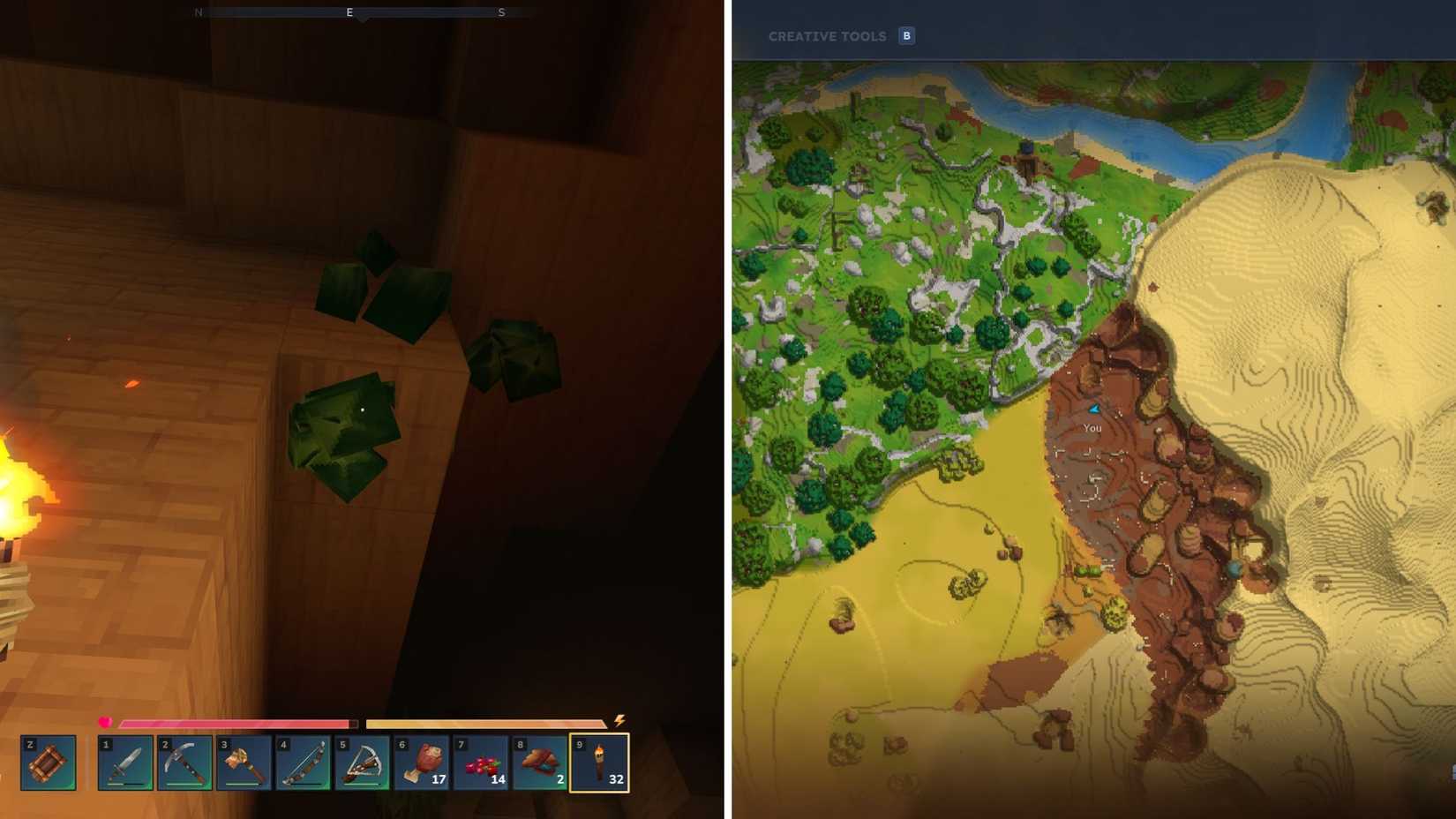Image resolution: width=1456 pixels, height=819 pixels.
Task: Open the Creative Tools label
Action: pyautogui.click(x=828, y=36)
